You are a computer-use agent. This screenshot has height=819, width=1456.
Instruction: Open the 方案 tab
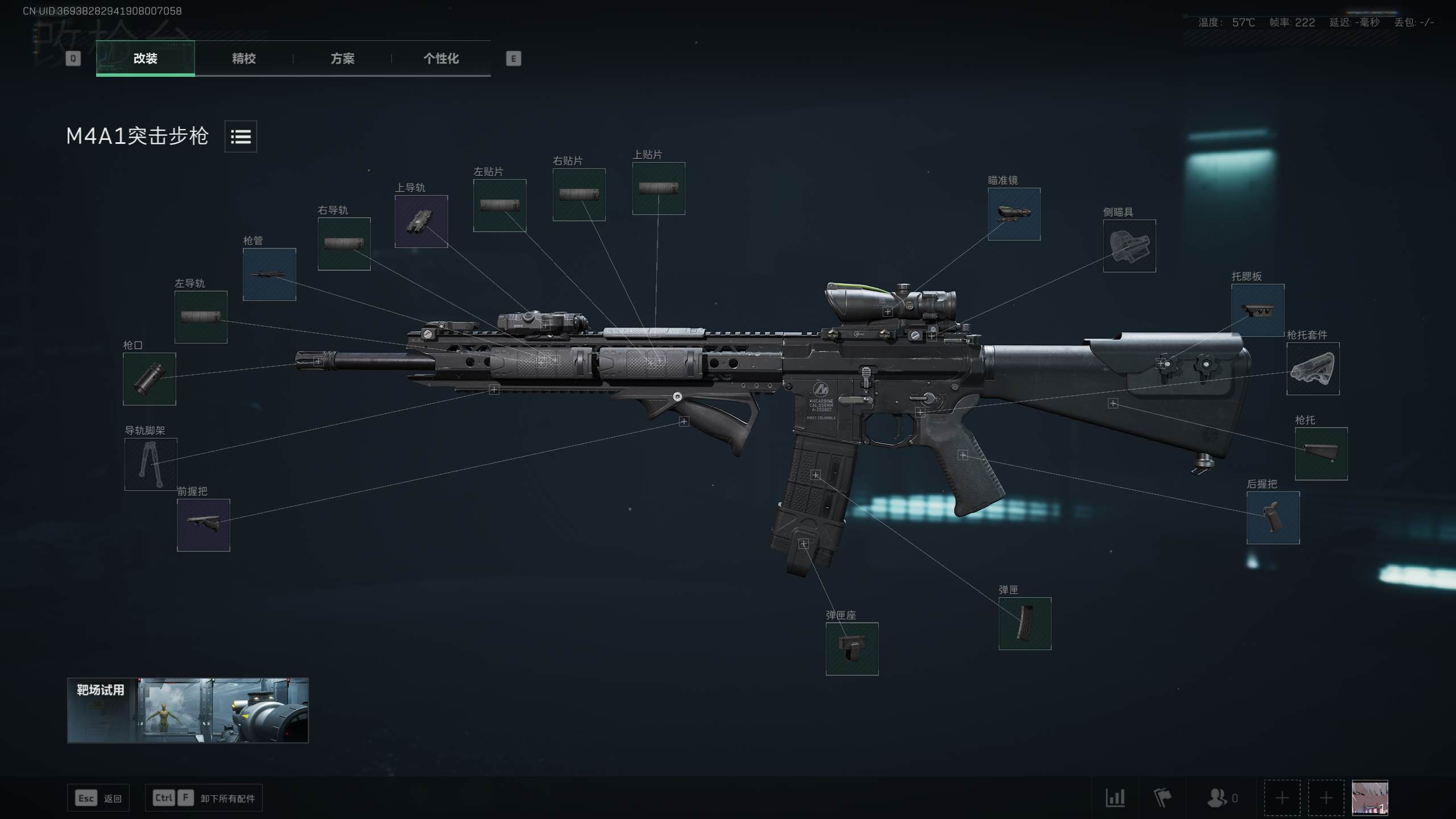[342, 59]
